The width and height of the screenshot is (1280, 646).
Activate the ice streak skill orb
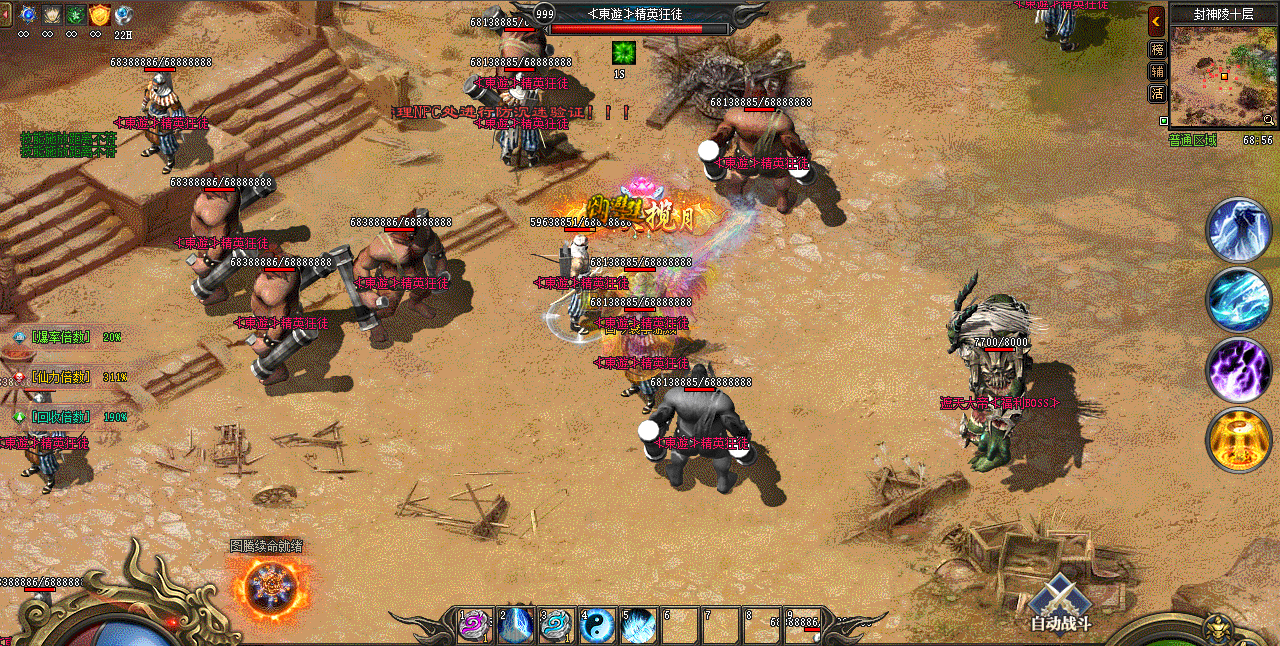(1238, 299)
